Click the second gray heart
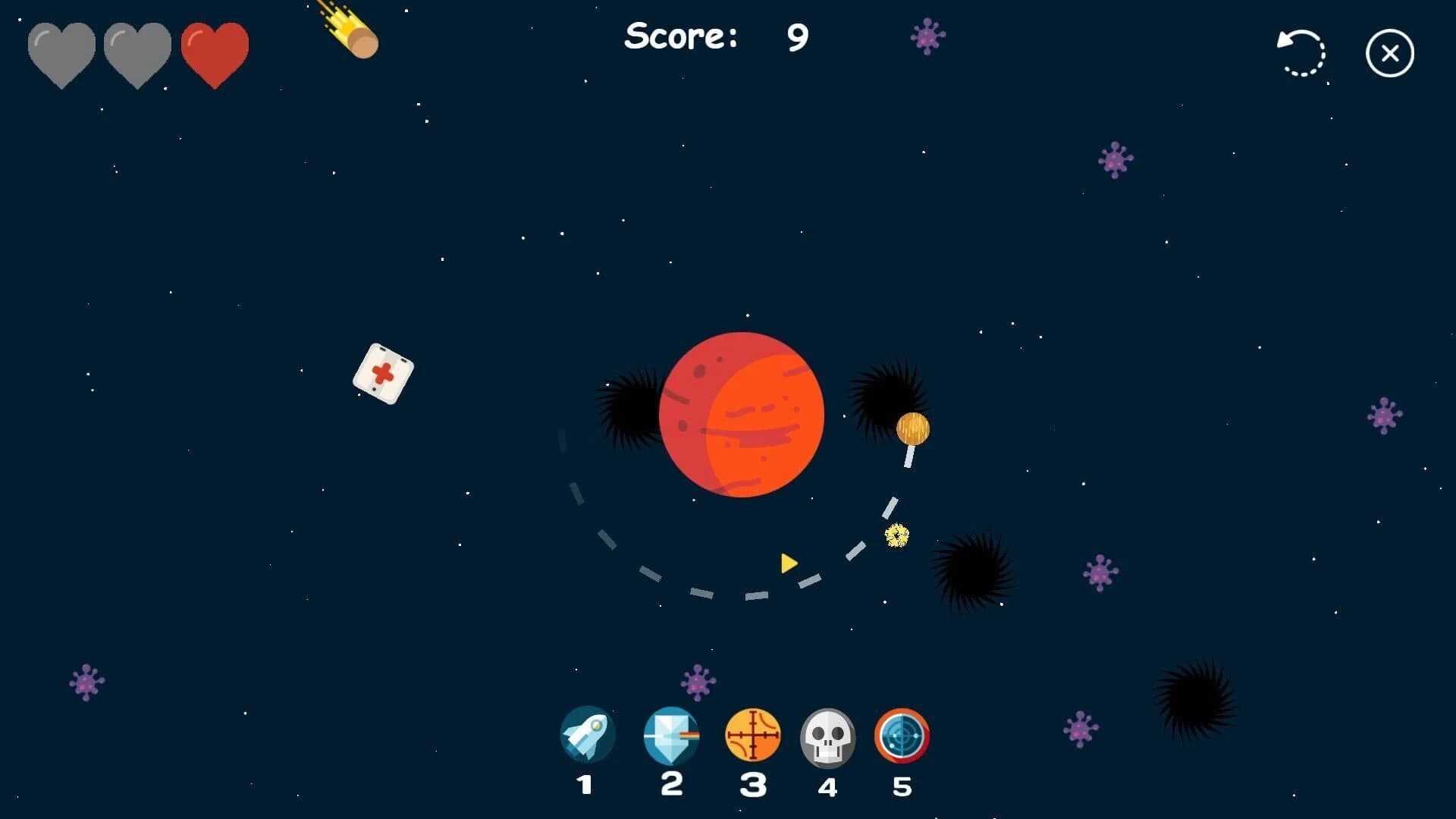This screenshot has width=1456, height=819. coord(137,52)
